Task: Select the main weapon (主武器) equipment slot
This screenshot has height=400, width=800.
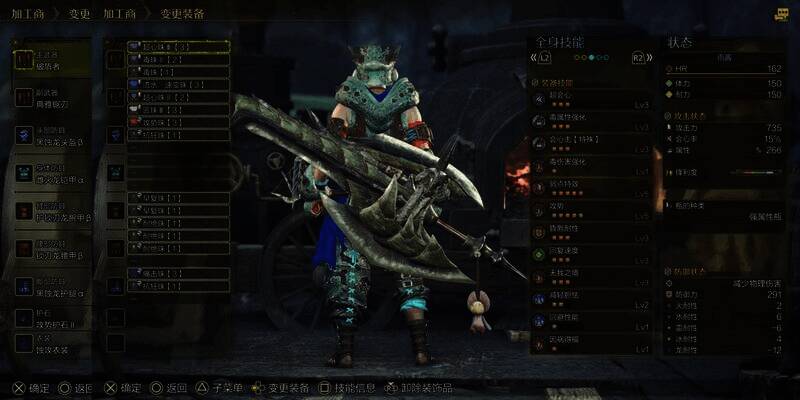Action: pos(50,59)
